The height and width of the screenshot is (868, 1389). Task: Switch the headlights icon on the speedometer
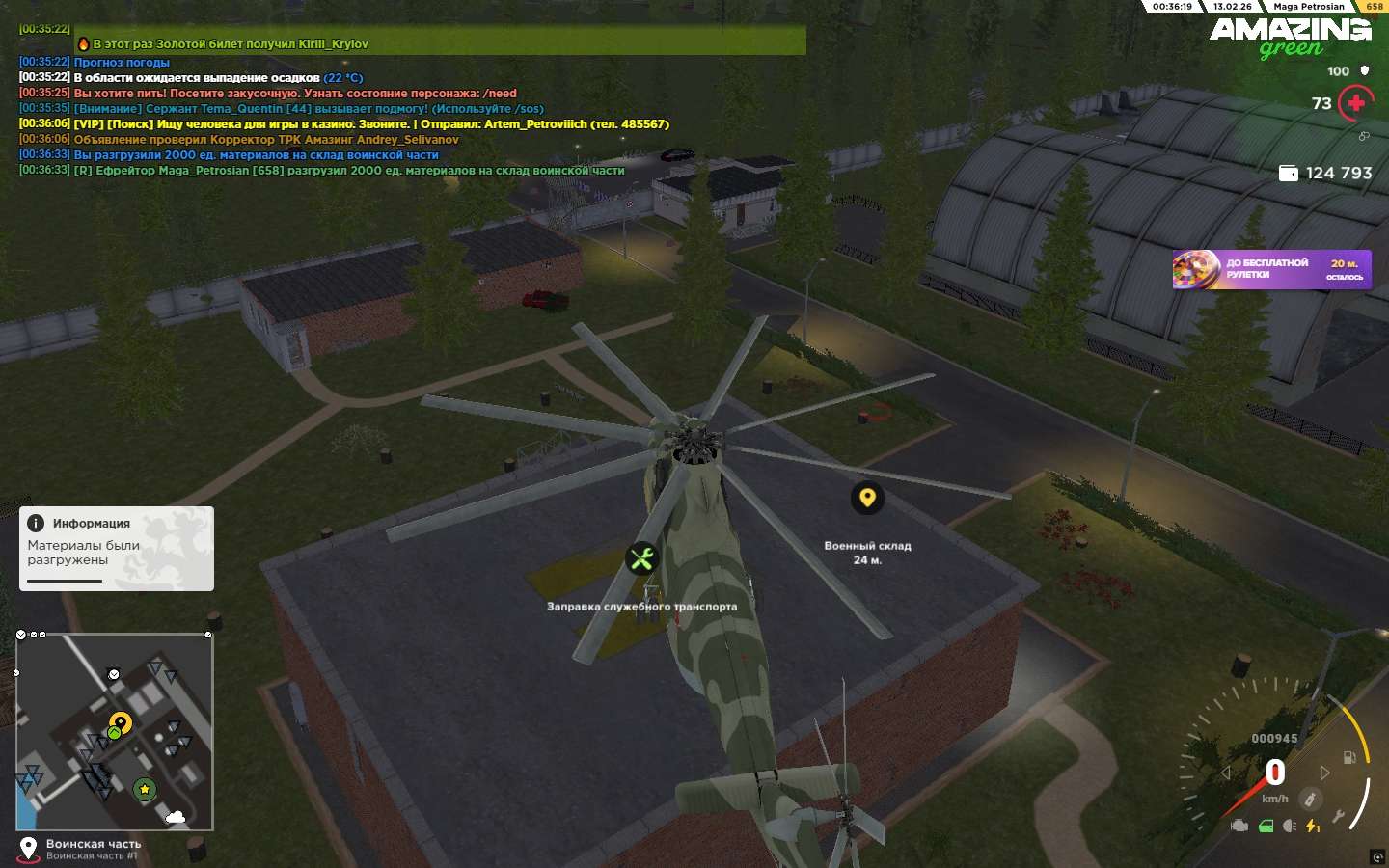coord(1290,826)
